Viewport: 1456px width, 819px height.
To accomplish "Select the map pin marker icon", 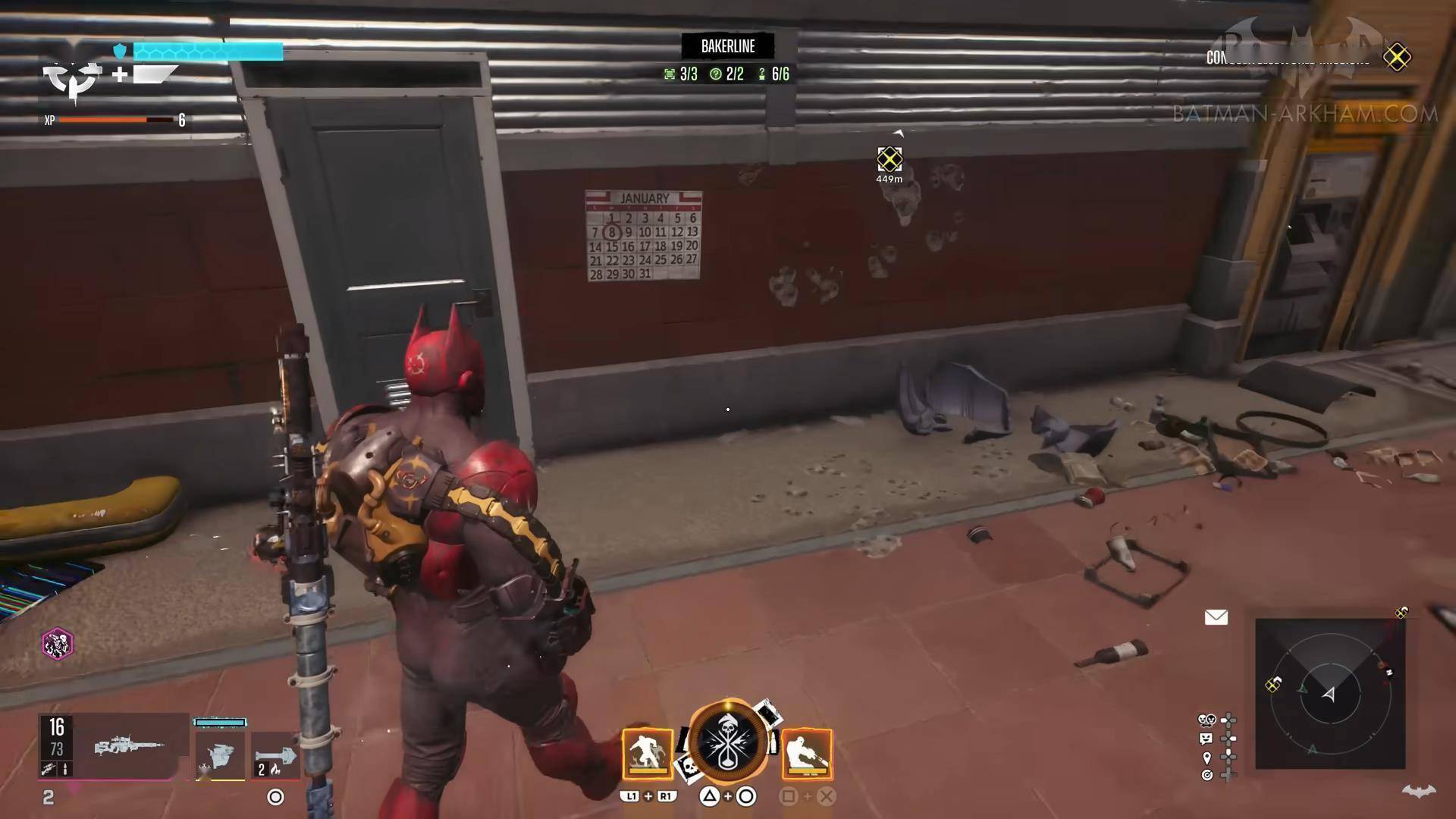I will click(1207, 758).
